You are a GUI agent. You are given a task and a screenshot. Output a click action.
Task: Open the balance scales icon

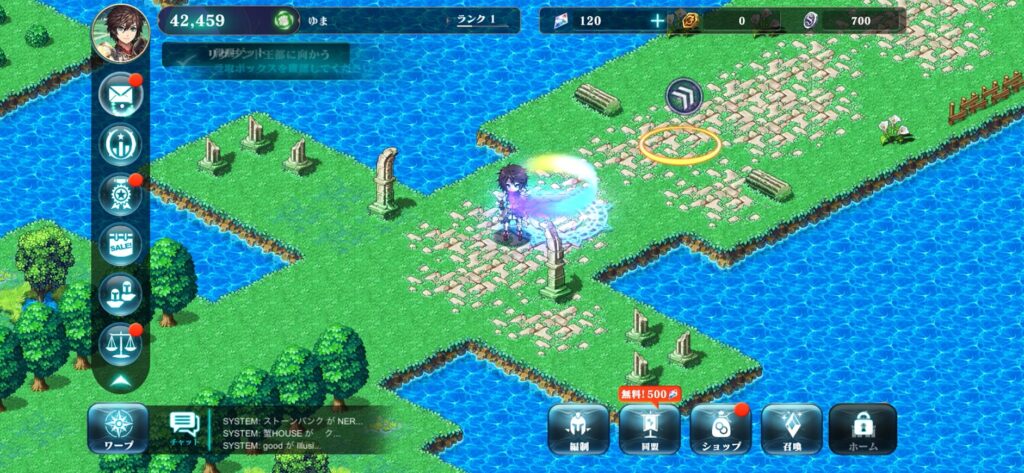click(x=120, y=343)
